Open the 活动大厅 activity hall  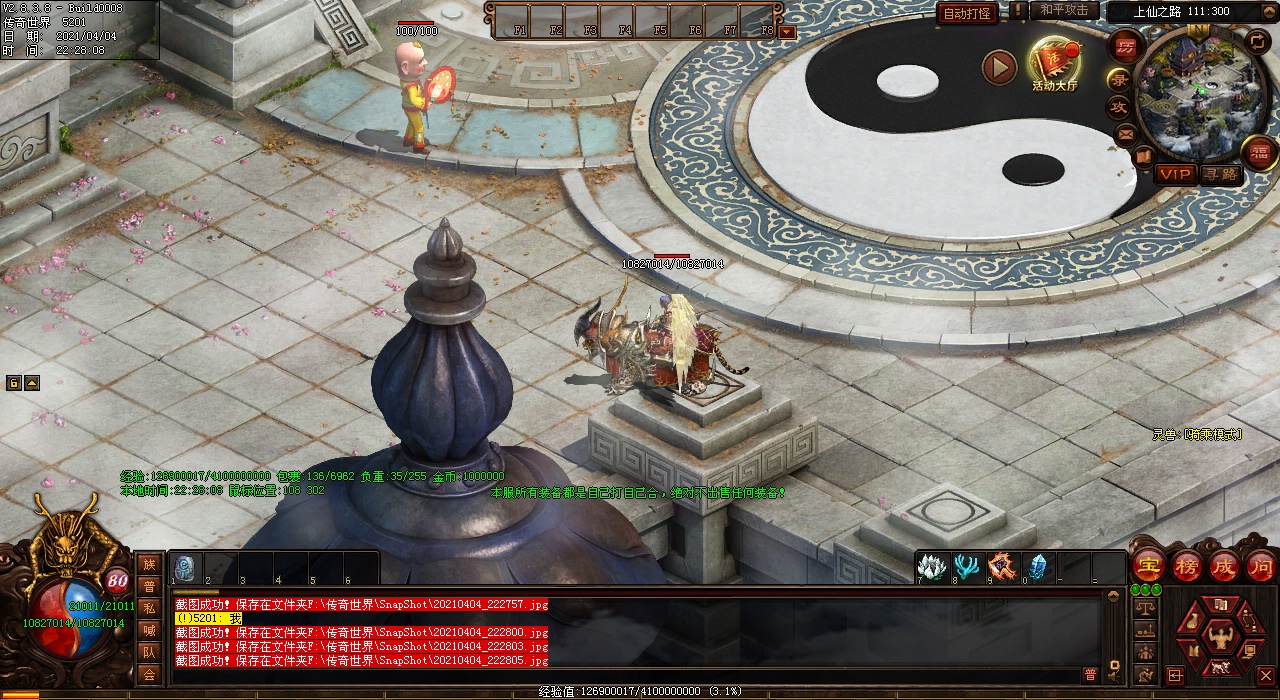tap(1055, 63)
